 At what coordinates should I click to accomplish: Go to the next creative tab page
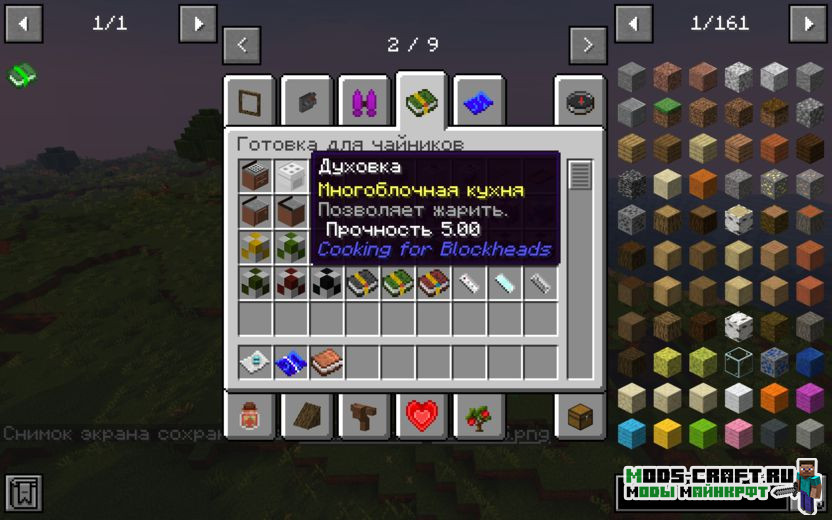click(x=588, y=45)
